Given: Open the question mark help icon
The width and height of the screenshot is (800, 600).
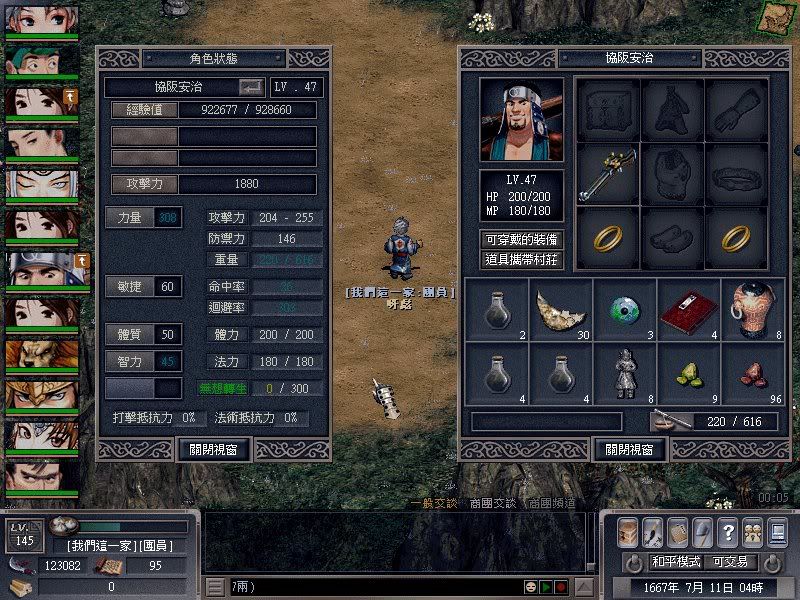Looking at the screenshot, I should tap(727, 531).
